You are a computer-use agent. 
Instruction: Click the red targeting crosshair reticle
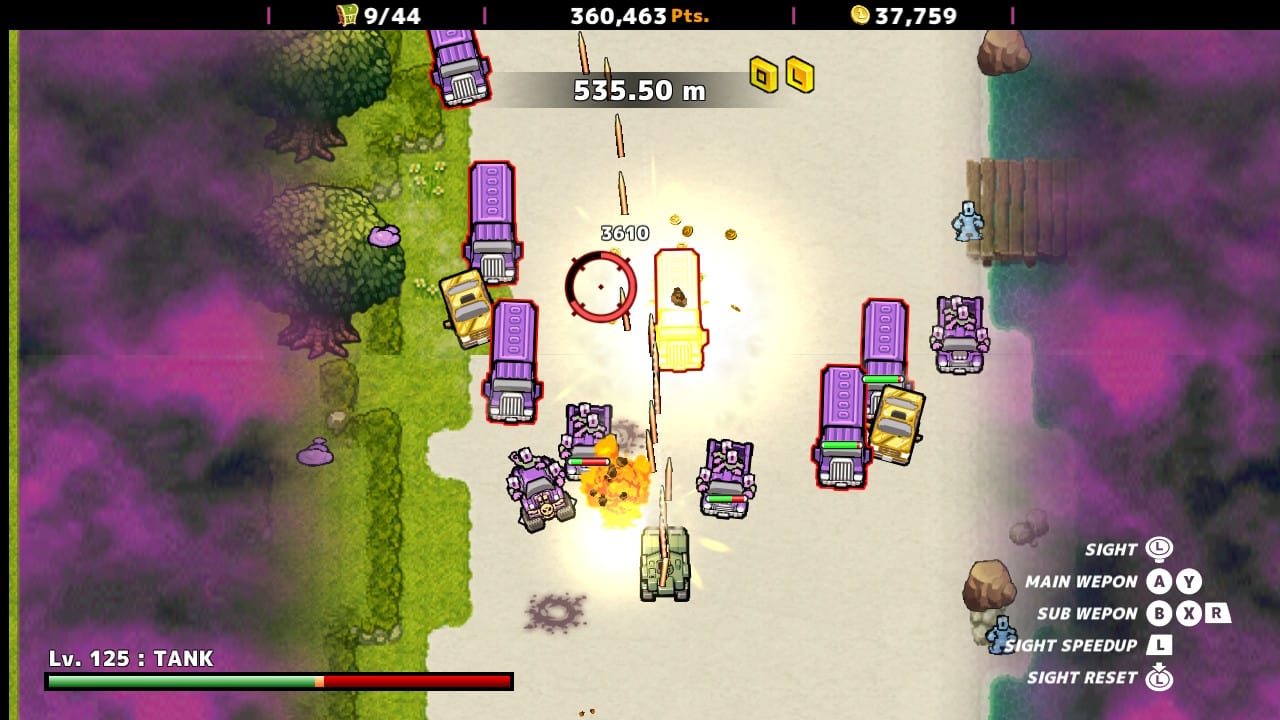tap(601, 287)
